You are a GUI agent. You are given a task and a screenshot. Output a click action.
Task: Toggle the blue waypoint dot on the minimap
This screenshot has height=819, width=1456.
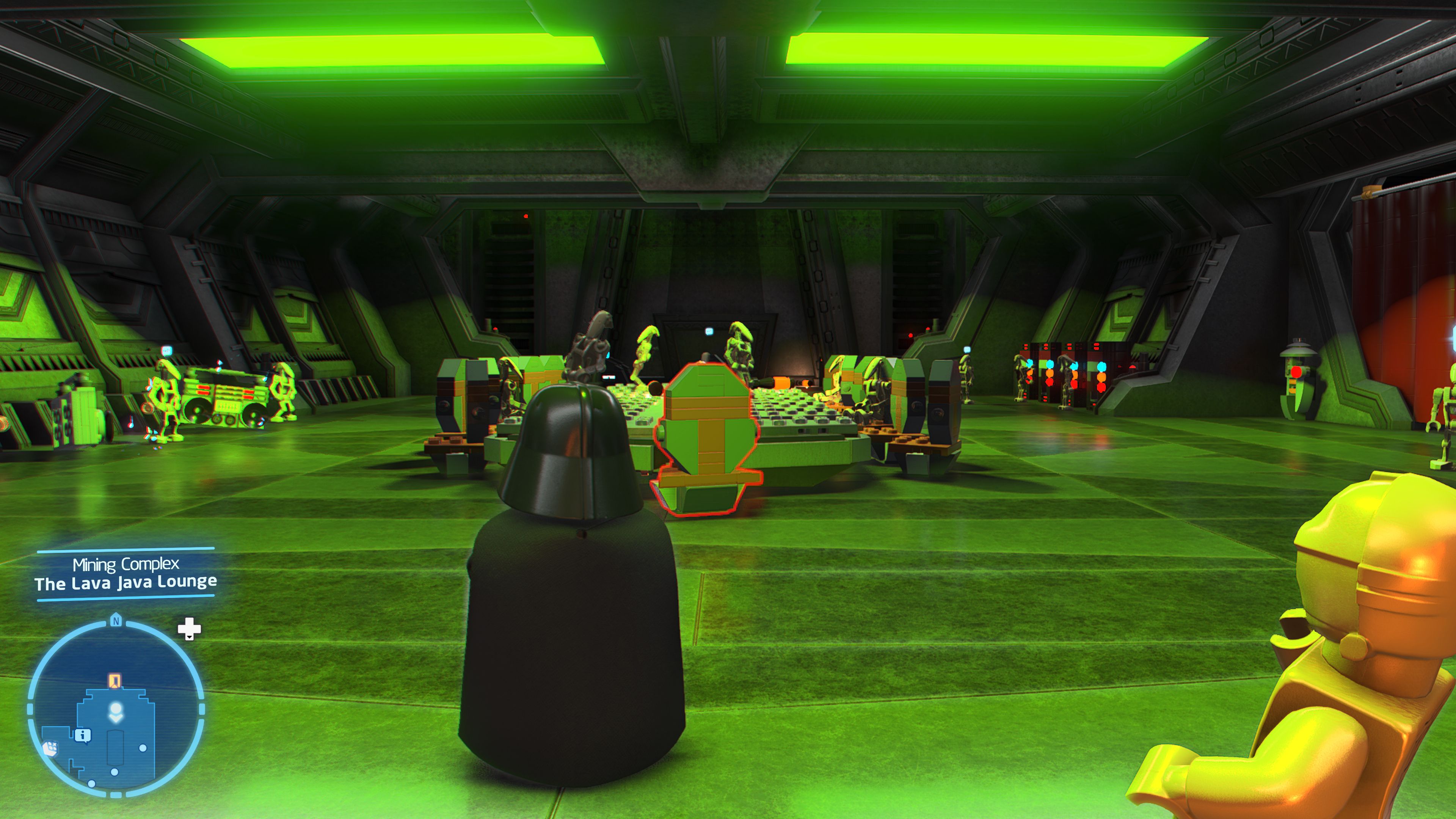pos(144,748)
